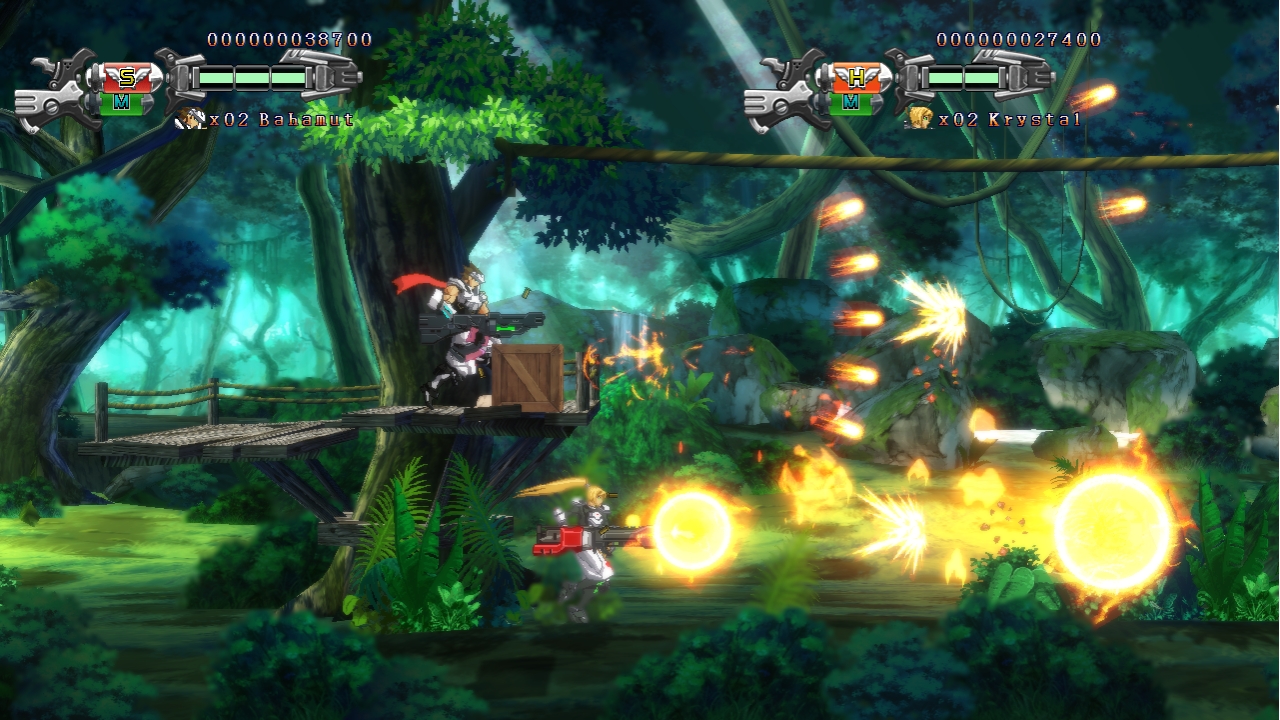Select Bahamut's S weapon icon
The width and height of the screenshot is (1280, 720).
coord(127,77)
